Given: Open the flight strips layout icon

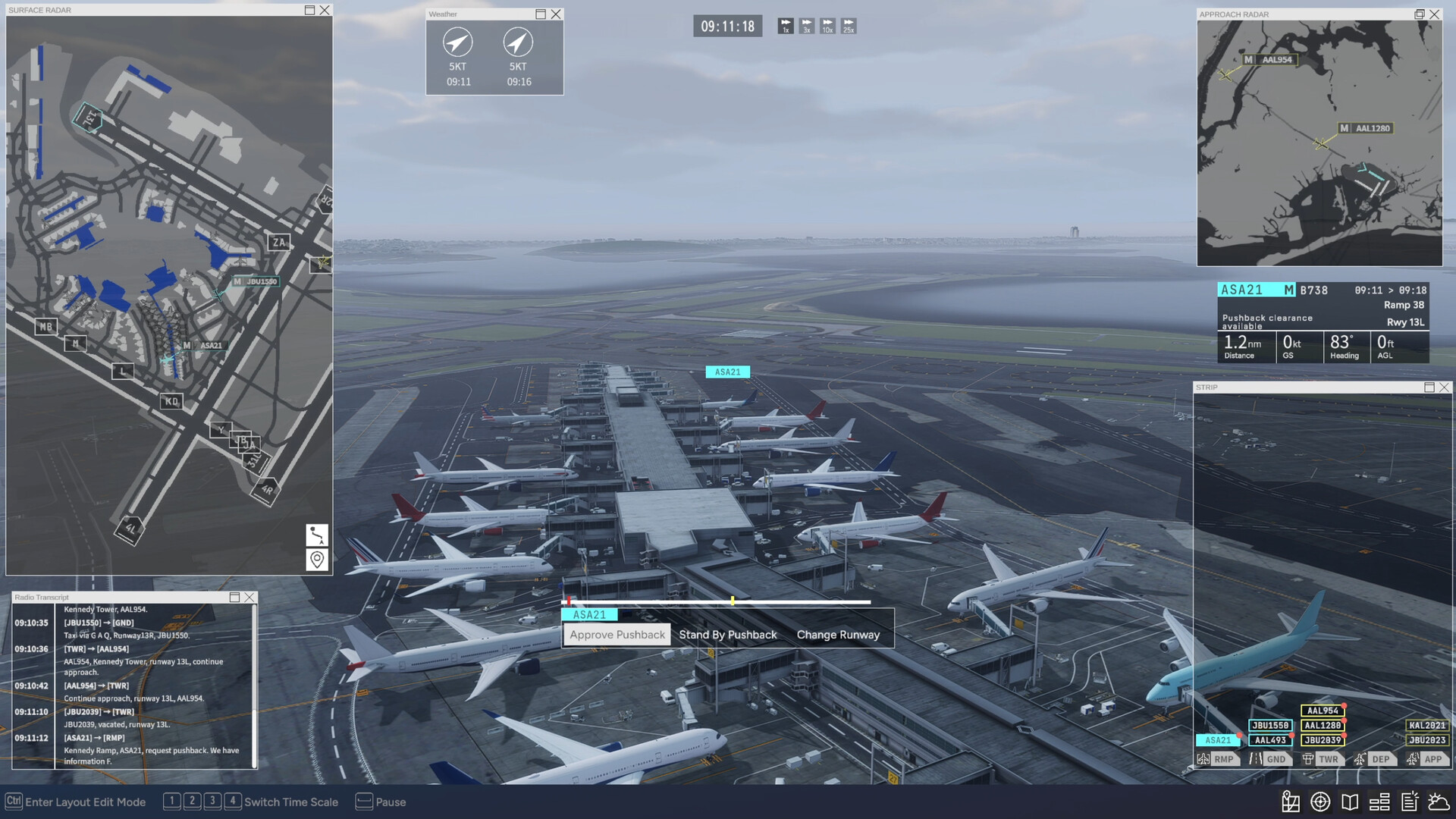Looking at the screenshot, I should pos(1380,802).
